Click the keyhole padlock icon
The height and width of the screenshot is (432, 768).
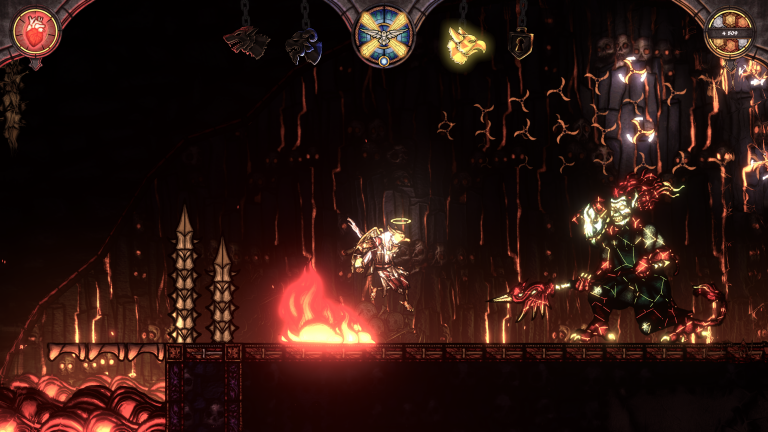519,44
